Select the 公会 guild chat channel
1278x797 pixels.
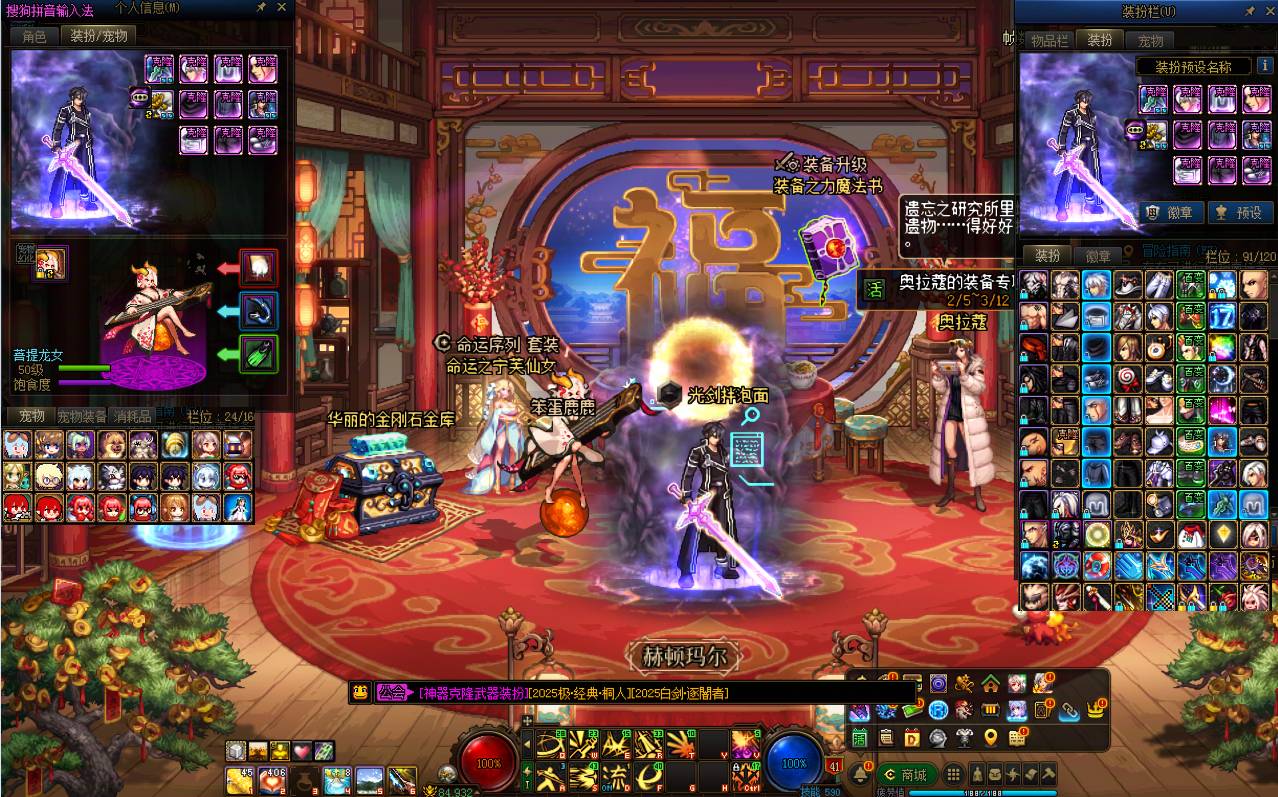[x=393, y=692]
